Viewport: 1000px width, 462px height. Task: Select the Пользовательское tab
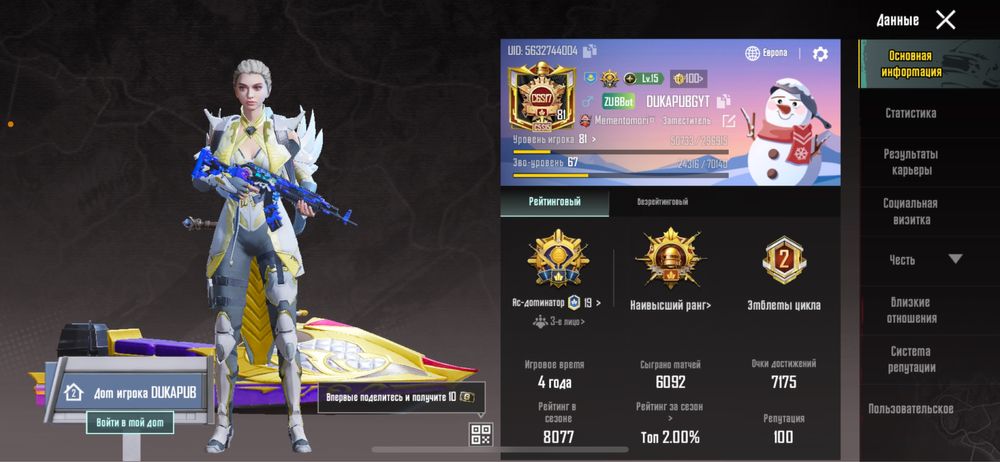pos(910,408)
